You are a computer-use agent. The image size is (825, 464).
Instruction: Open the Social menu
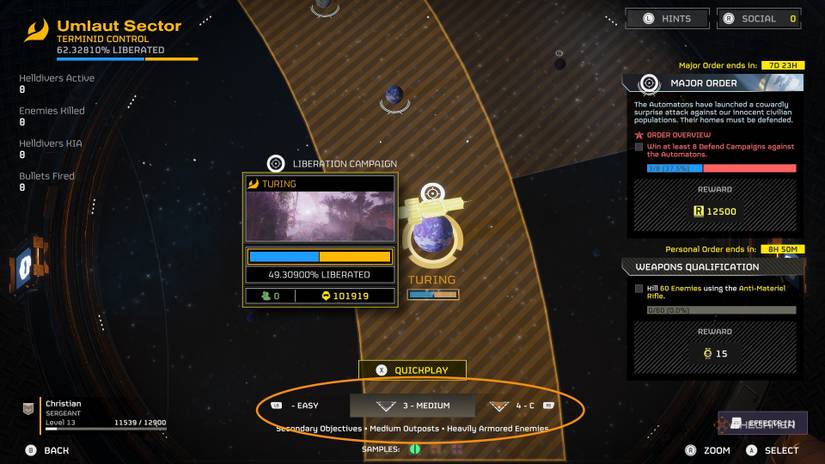tap(758, 18)
